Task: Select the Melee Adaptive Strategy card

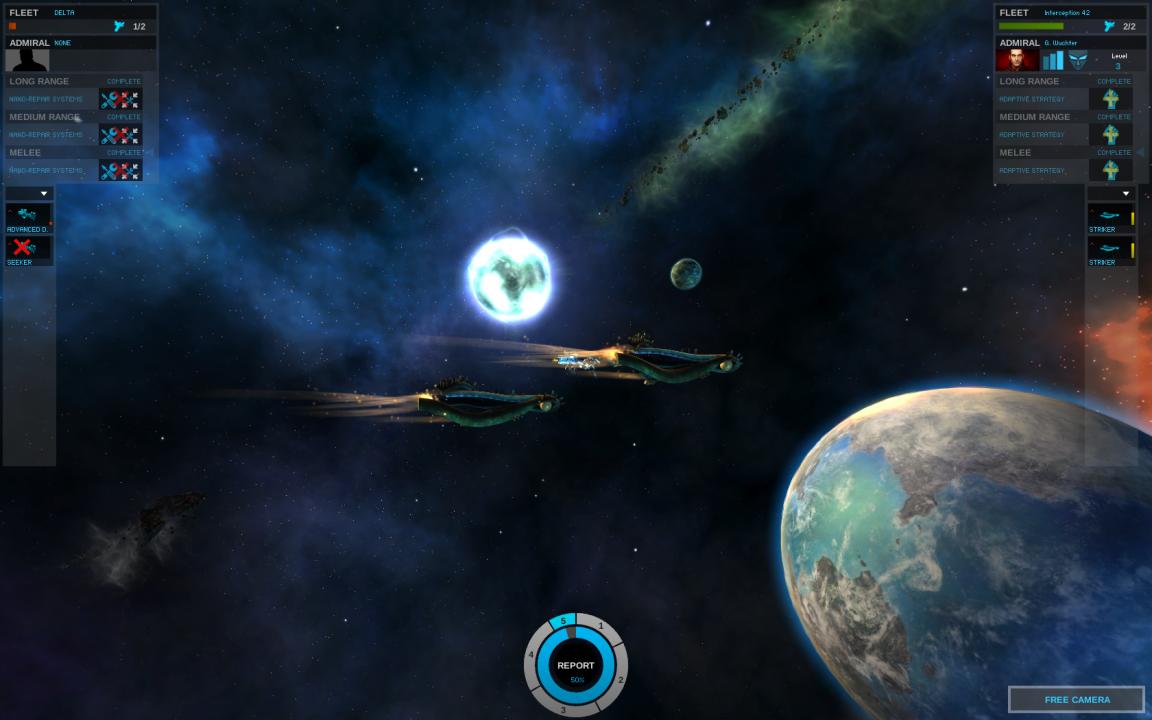Action: click(x=1110, y=170)
